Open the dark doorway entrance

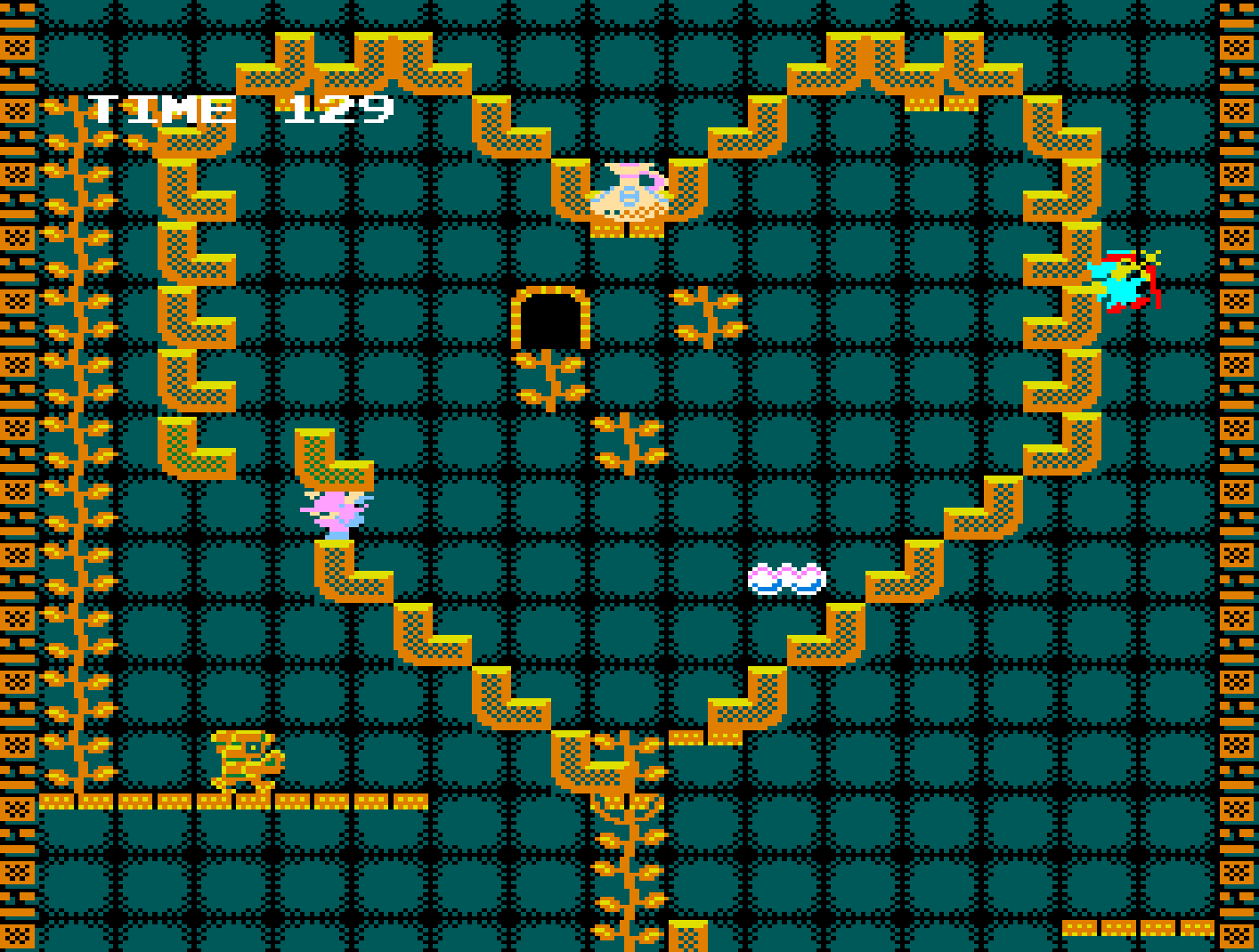(552, 321)
